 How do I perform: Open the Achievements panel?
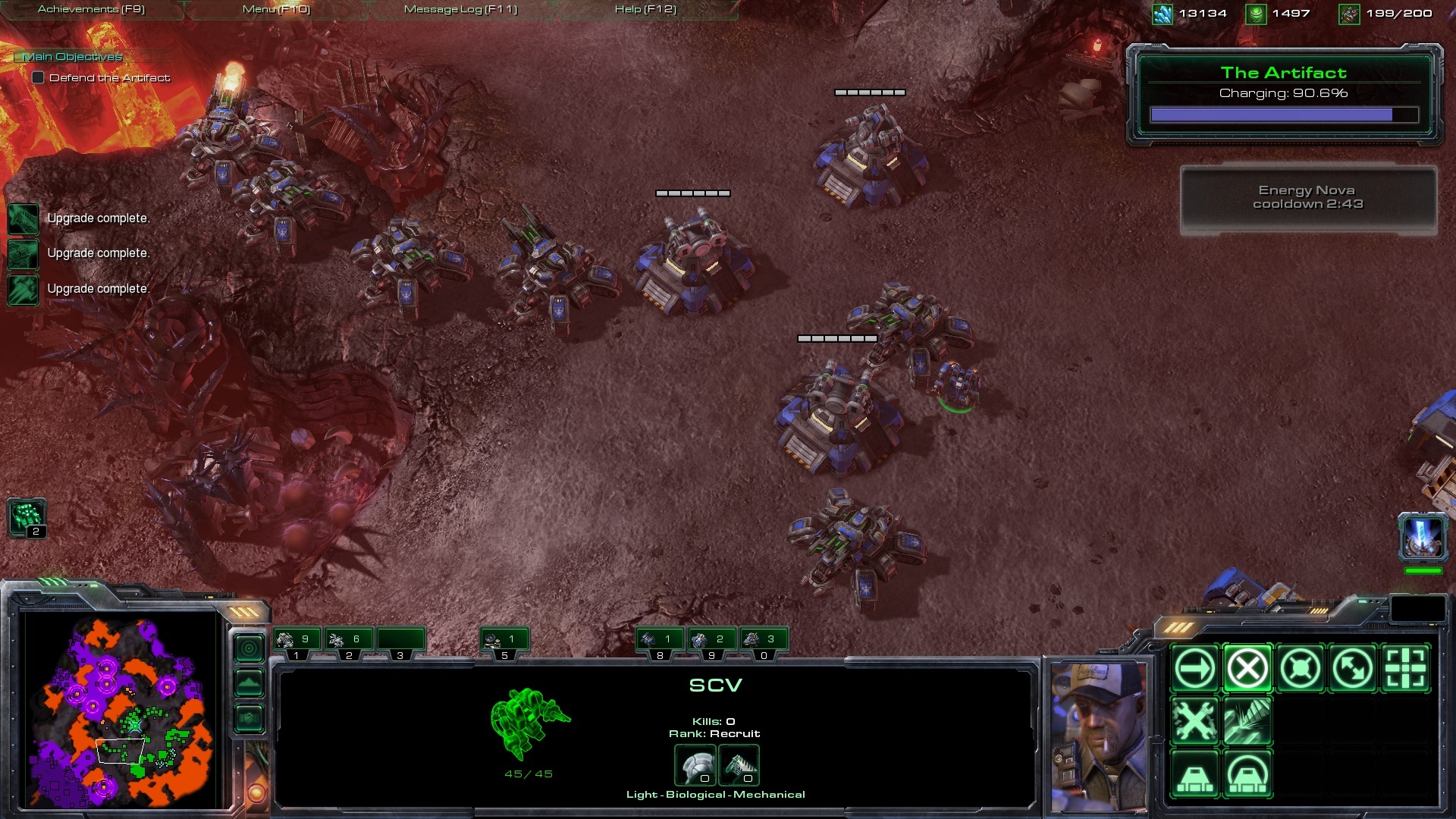91,9
